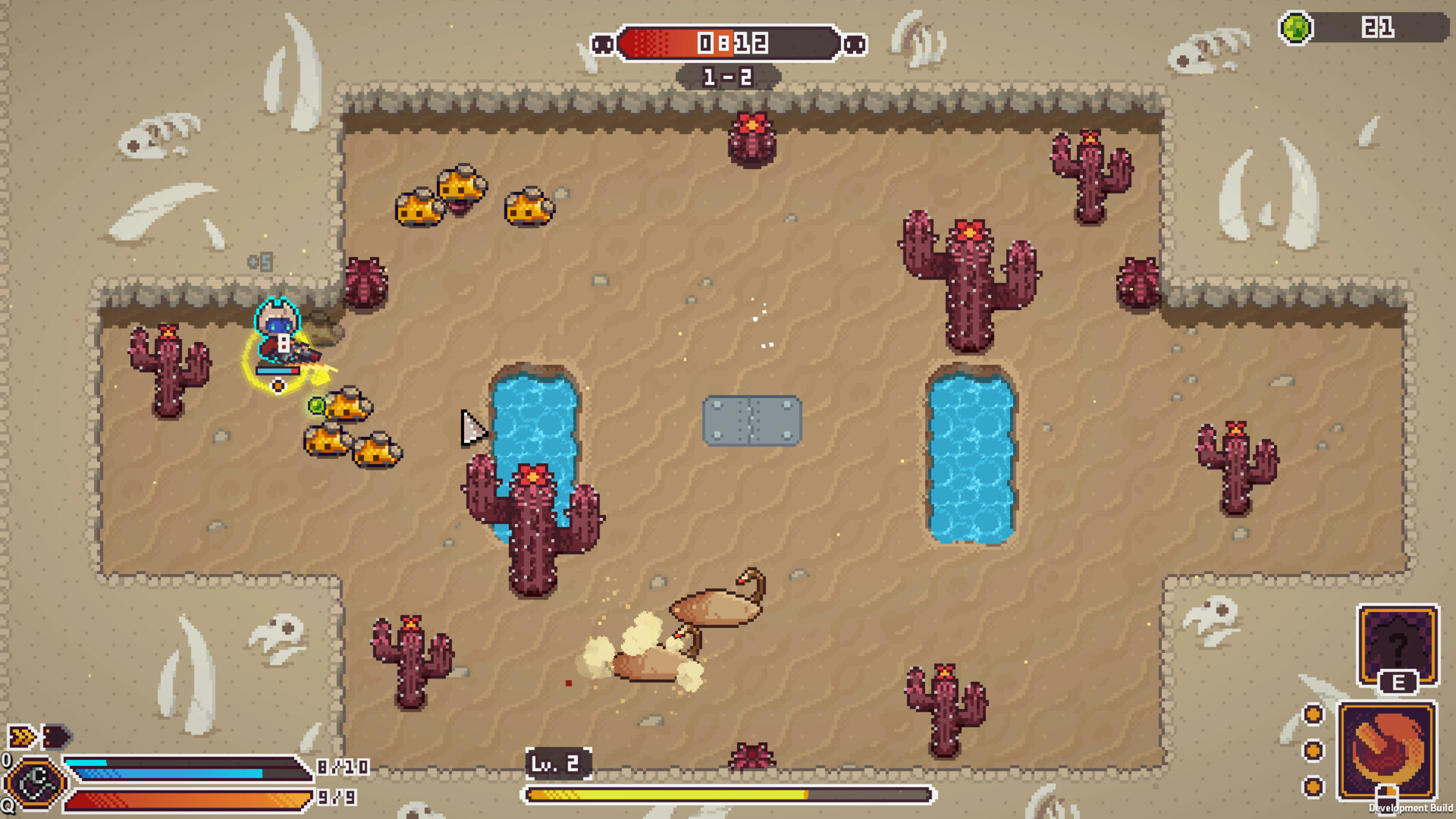Viewport: 1456px width, 819px height.
Task: Click the skull icon left of the timer
Action: 603,43
